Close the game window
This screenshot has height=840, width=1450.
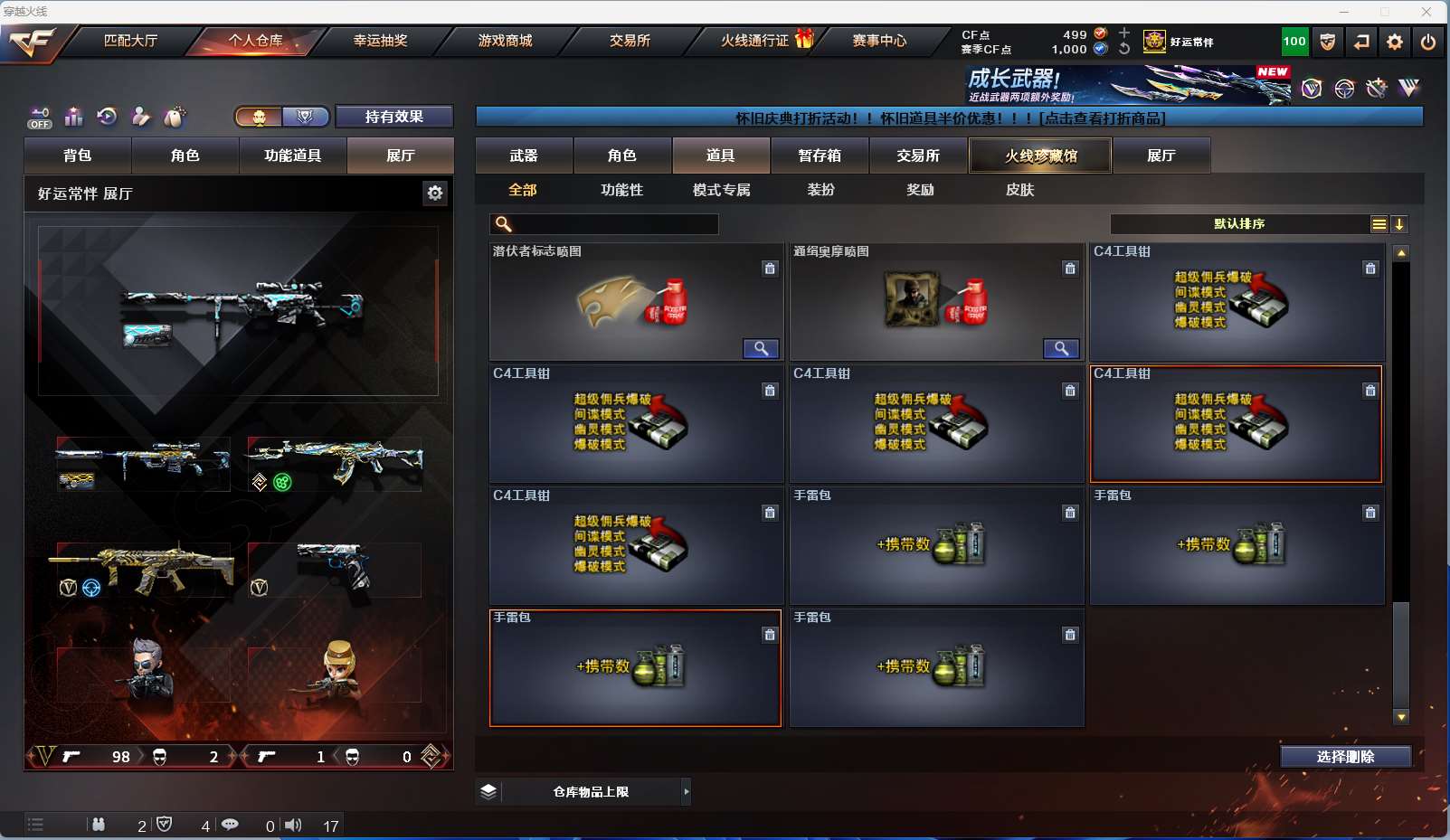[1426, 12]
